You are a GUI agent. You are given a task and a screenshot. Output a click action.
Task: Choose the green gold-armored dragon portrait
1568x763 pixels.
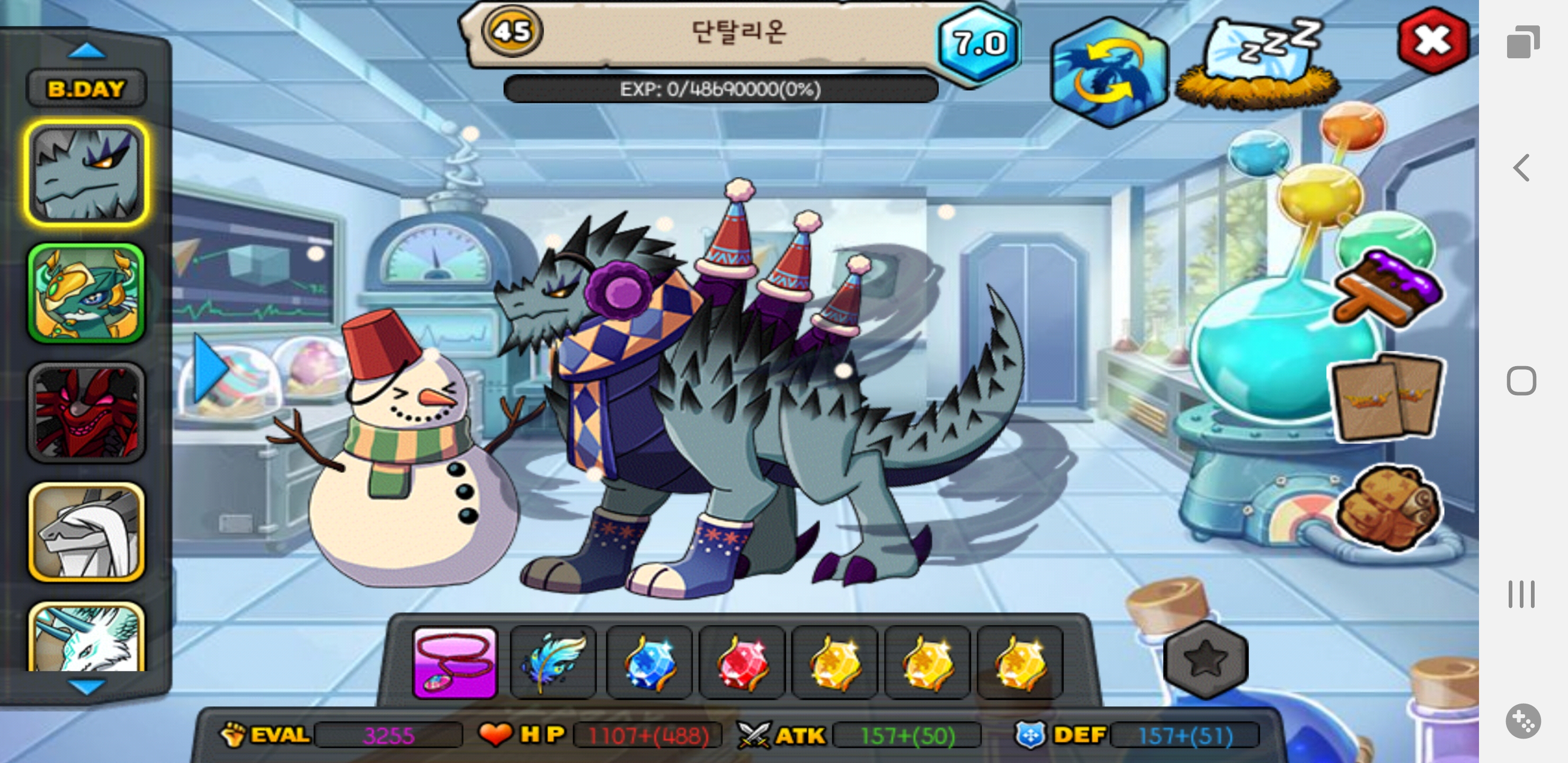(x=86, y=294)
